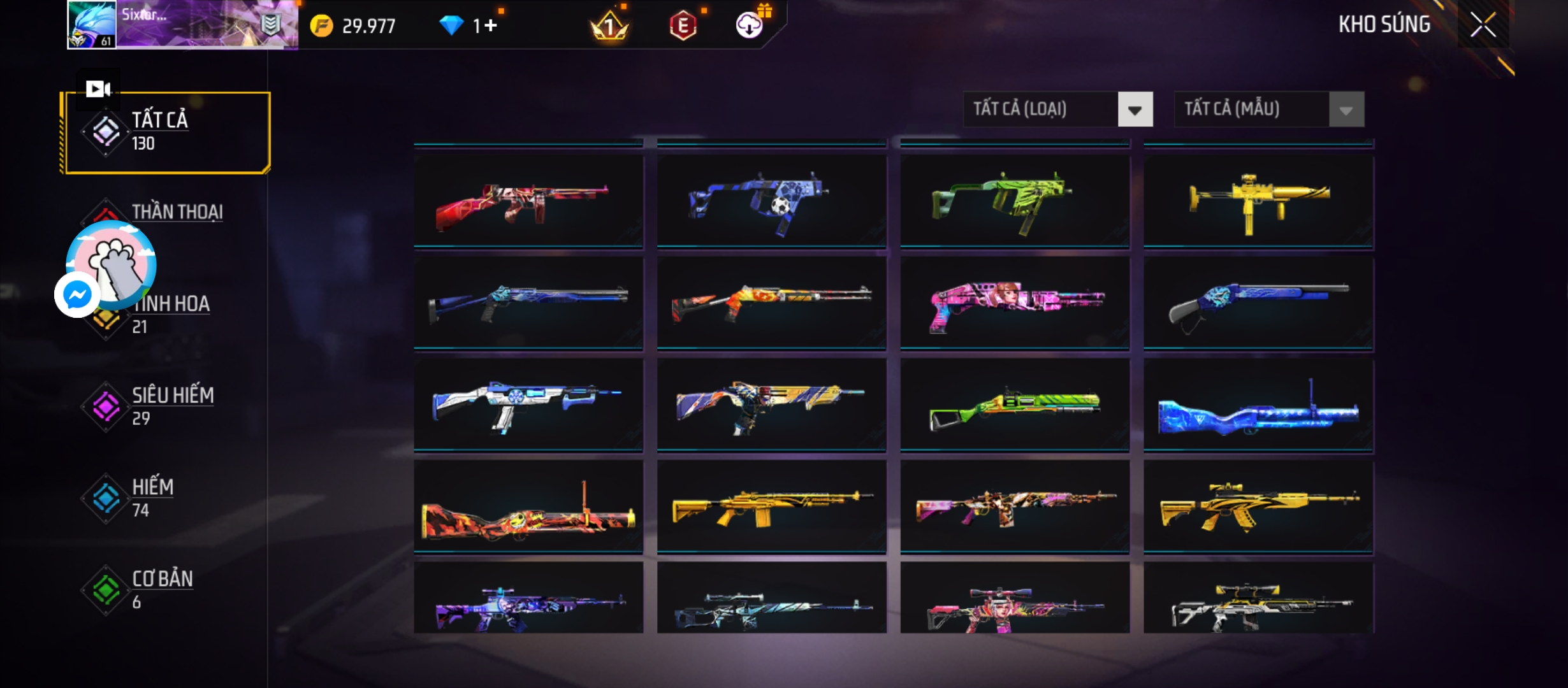Image resolution: width=1568 pixels, height=688 pixels.
Task: Open the Tất Cả (Loại) dropdown
Action: [x=1135, y=110]
